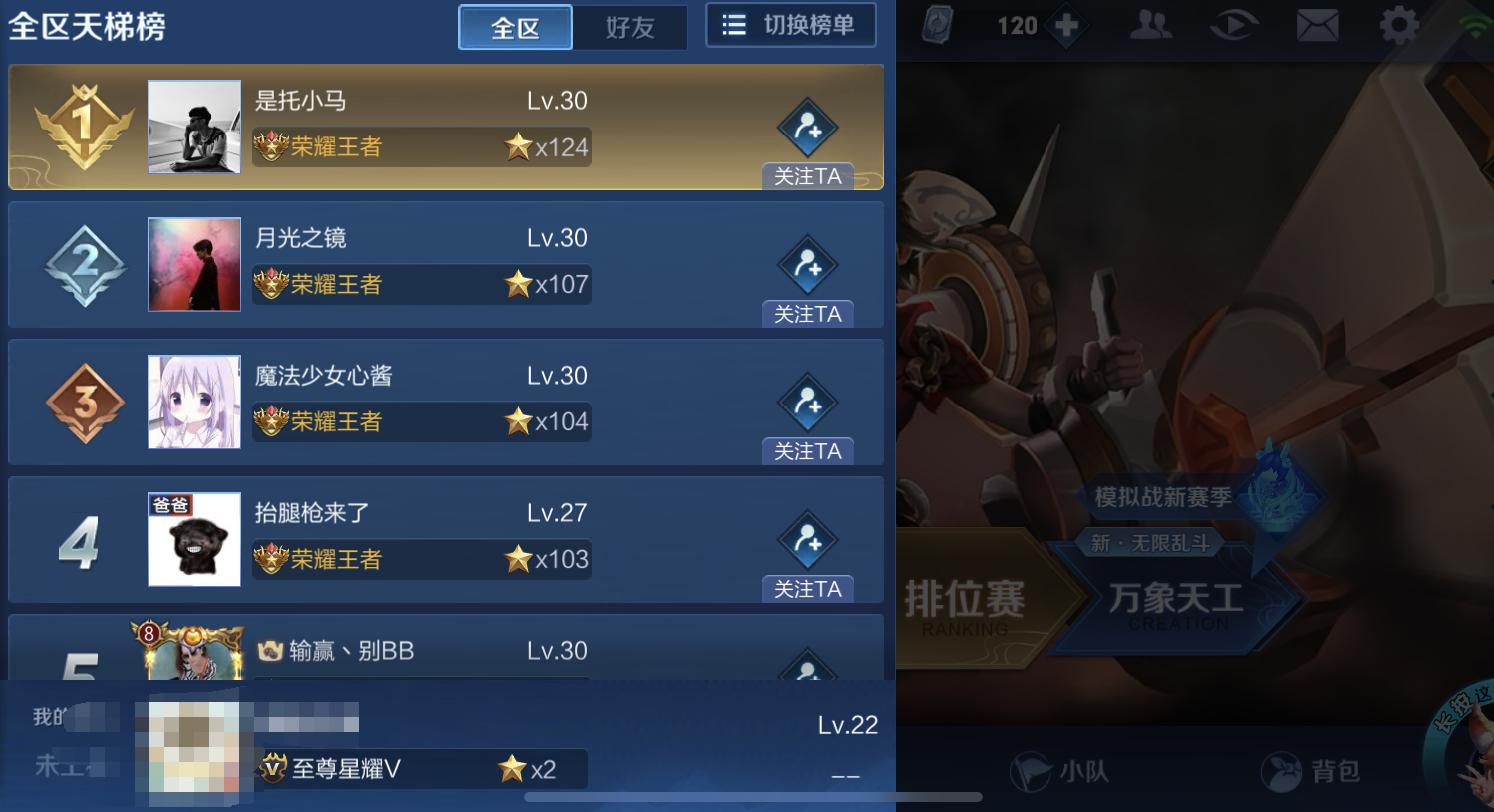Click the horizontal scrollbar at bottom

point(747,797)
